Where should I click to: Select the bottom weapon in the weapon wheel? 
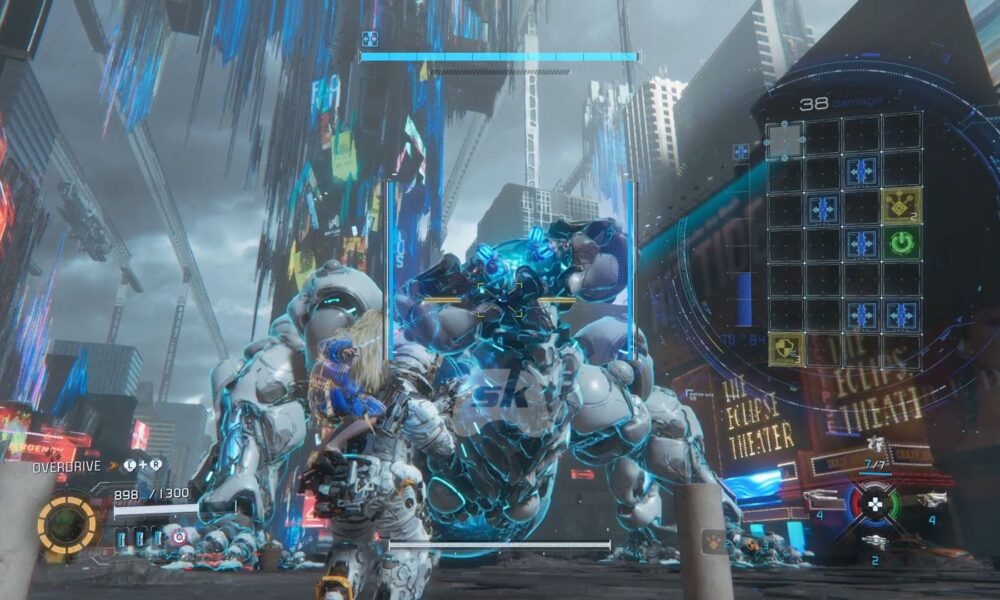point(875,541)
